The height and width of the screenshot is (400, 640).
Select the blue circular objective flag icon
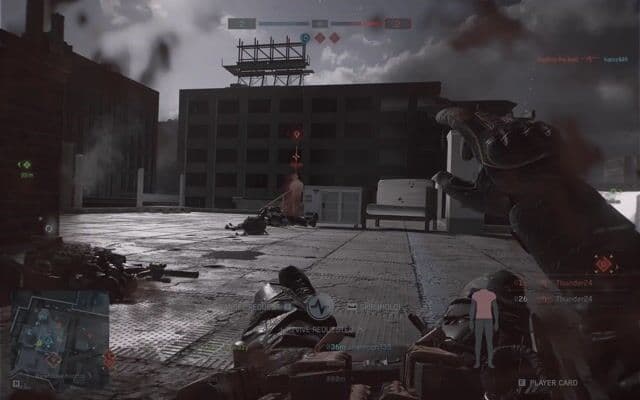pyautogui.click(x=305, y=37)
